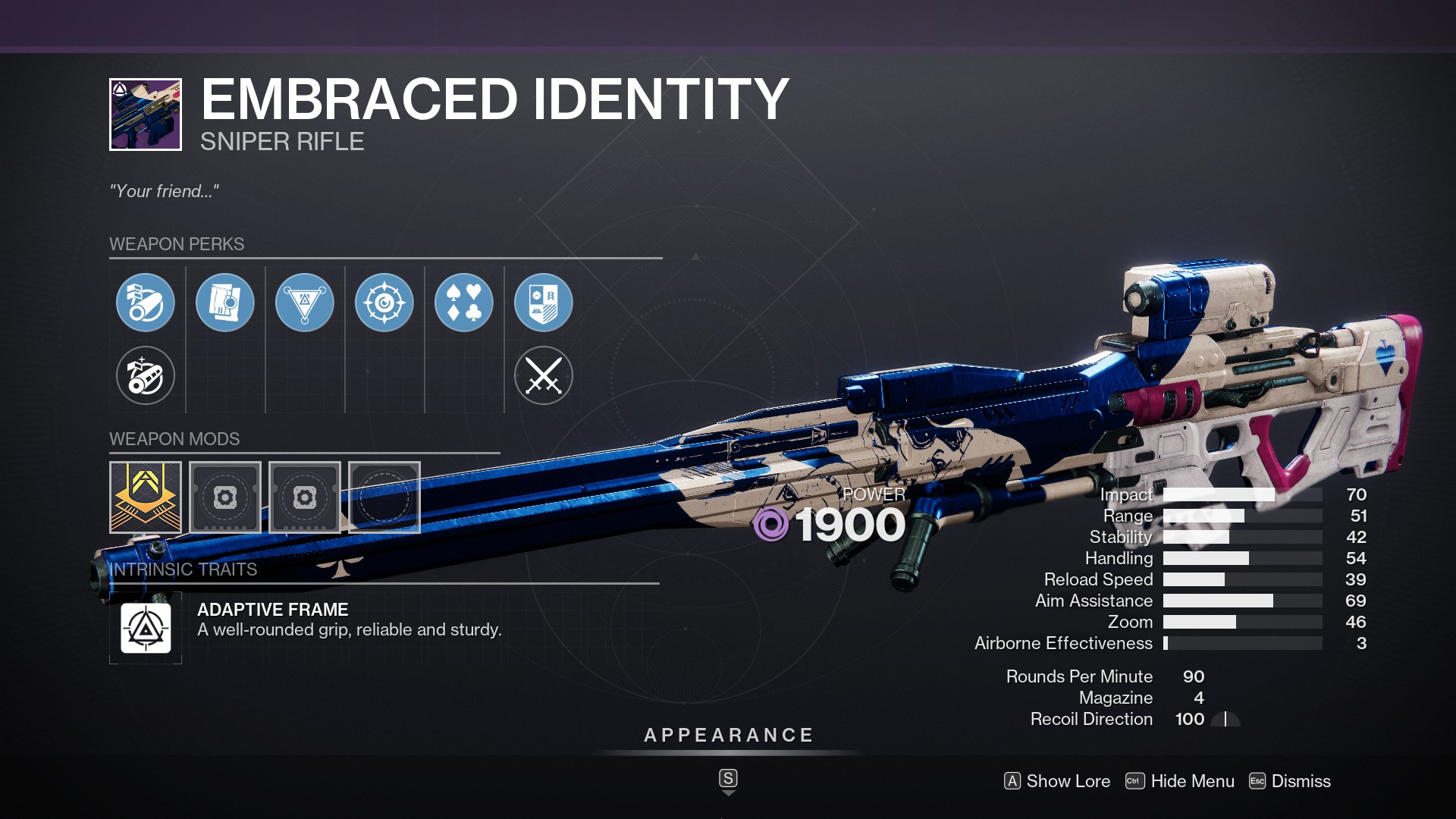Click the Adaptive Frame intrinsic trait icon
This screenshot has width=1456, height=819.
point(146,627)
